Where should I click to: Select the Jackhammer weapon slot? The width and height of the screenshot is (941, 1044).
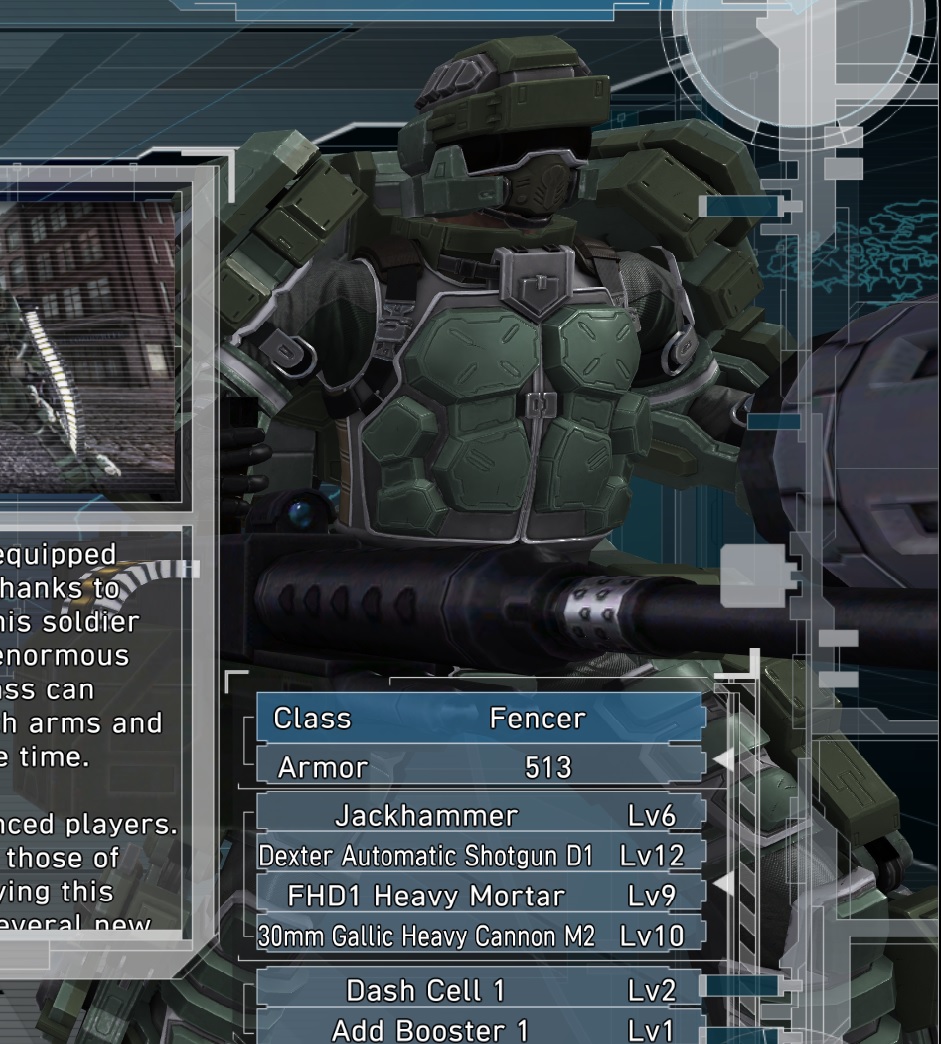[480, 816]
